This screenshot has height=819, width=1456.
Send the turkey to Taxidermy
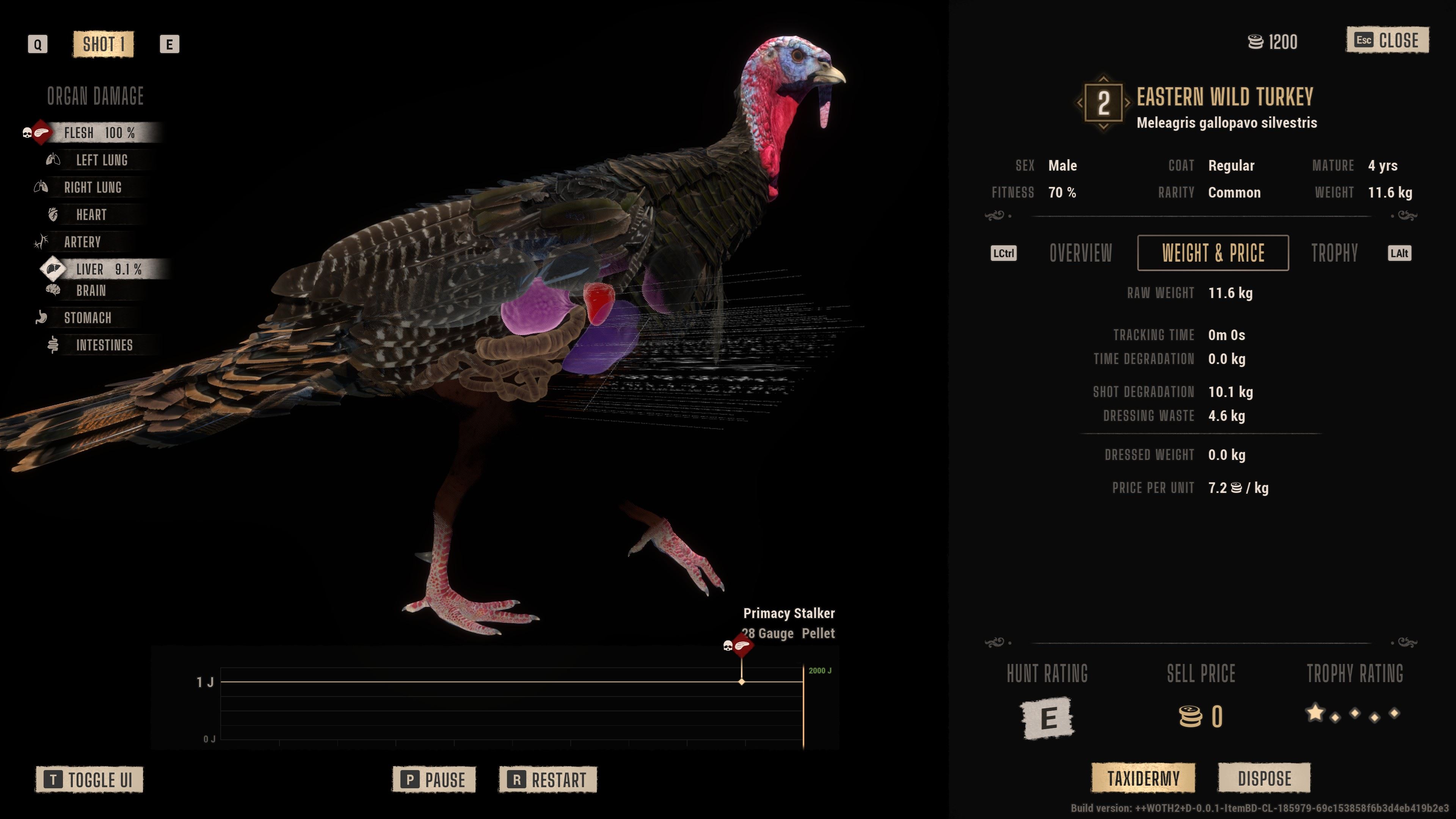click(x=1143, y=778)
